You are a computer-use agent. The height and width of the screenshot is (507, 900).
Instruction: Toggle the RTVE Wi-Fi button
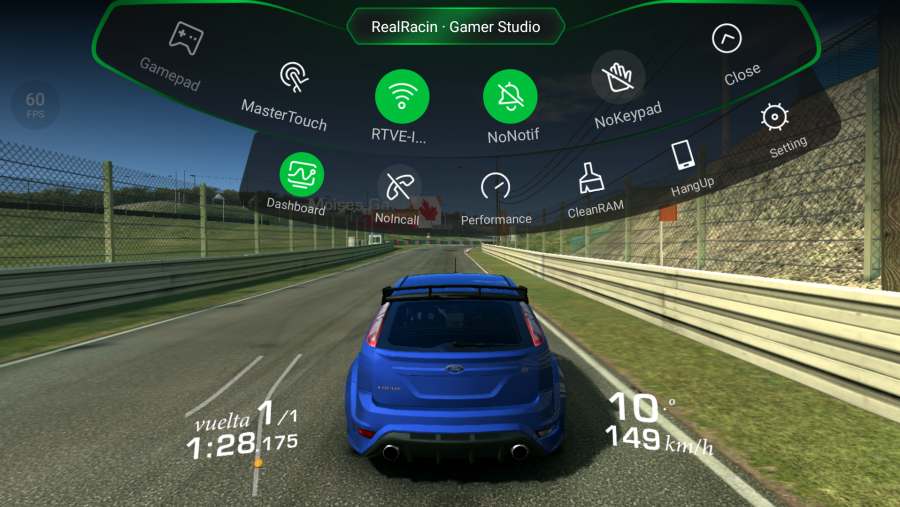pyautogui.click(x=402, y=98)
